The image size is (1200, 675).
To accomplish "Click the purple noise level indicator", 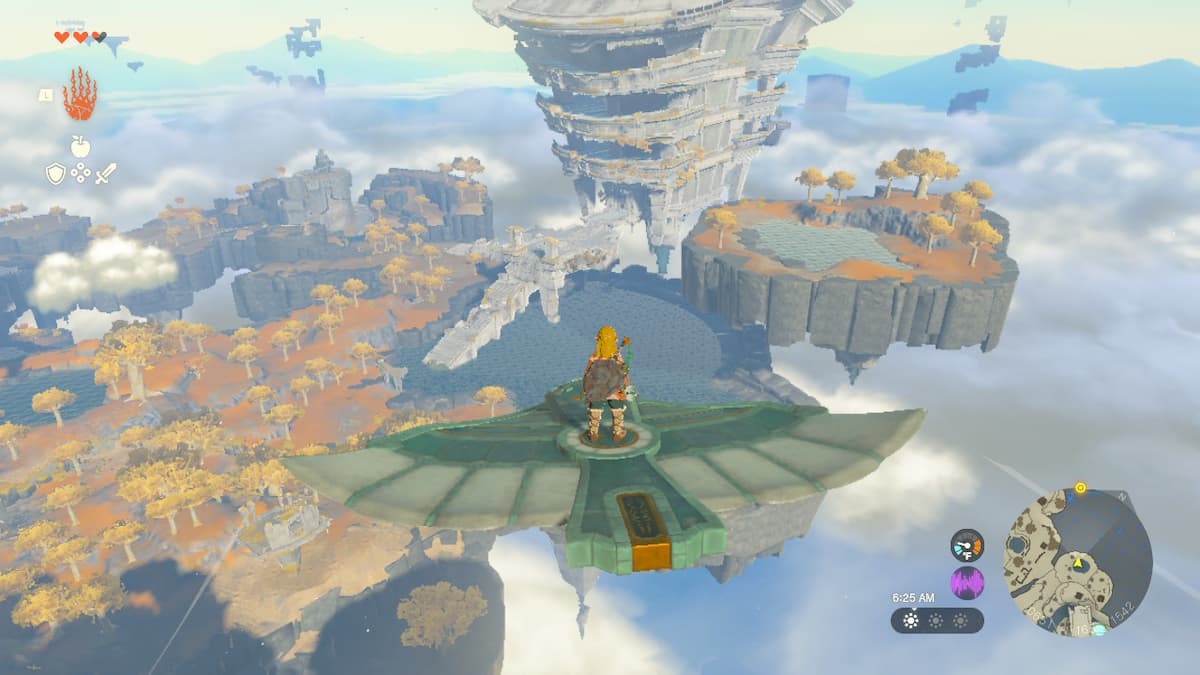I will point(967,582).
